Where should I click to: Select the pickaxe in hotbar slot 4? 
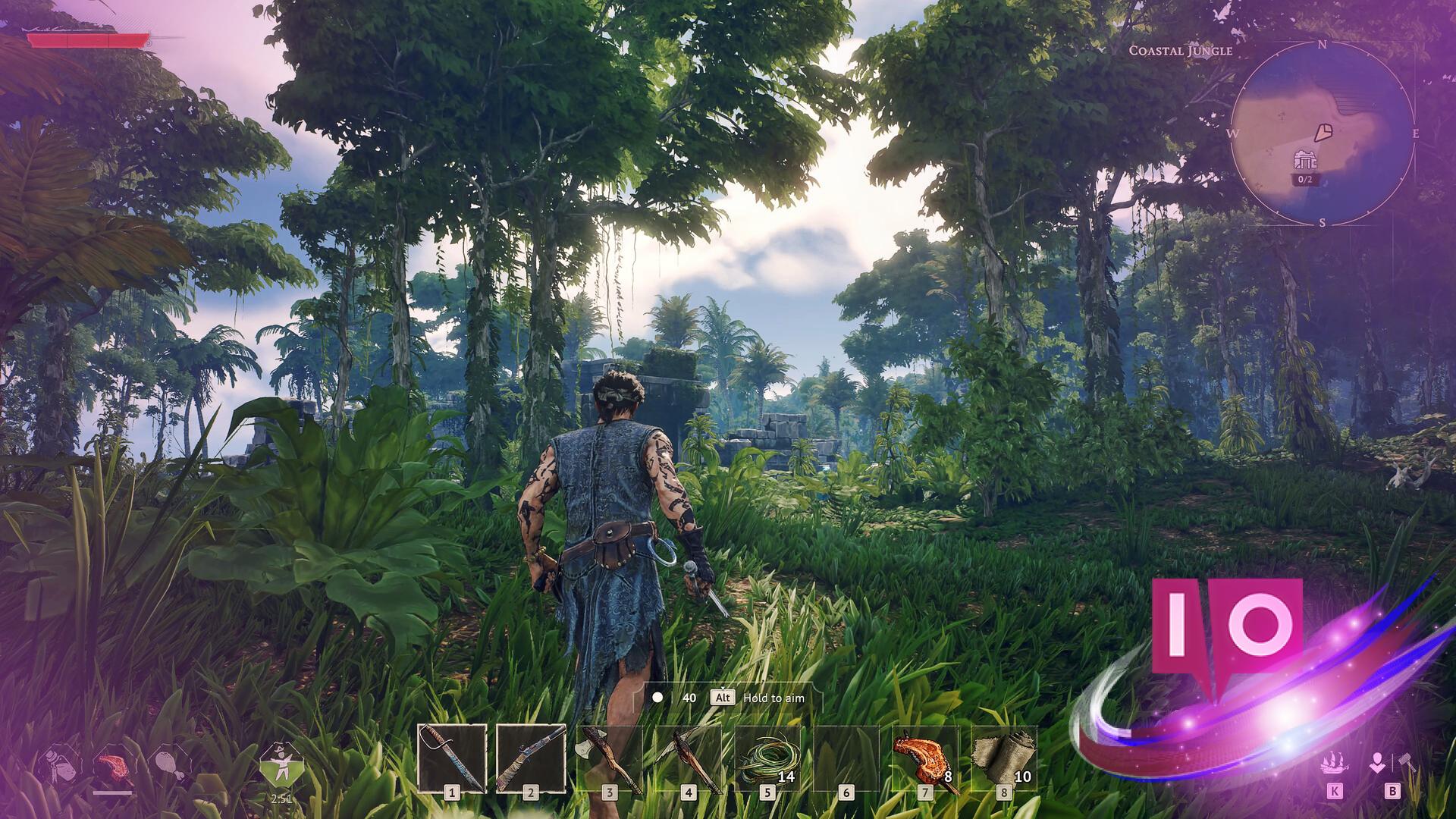click(689, 758)
